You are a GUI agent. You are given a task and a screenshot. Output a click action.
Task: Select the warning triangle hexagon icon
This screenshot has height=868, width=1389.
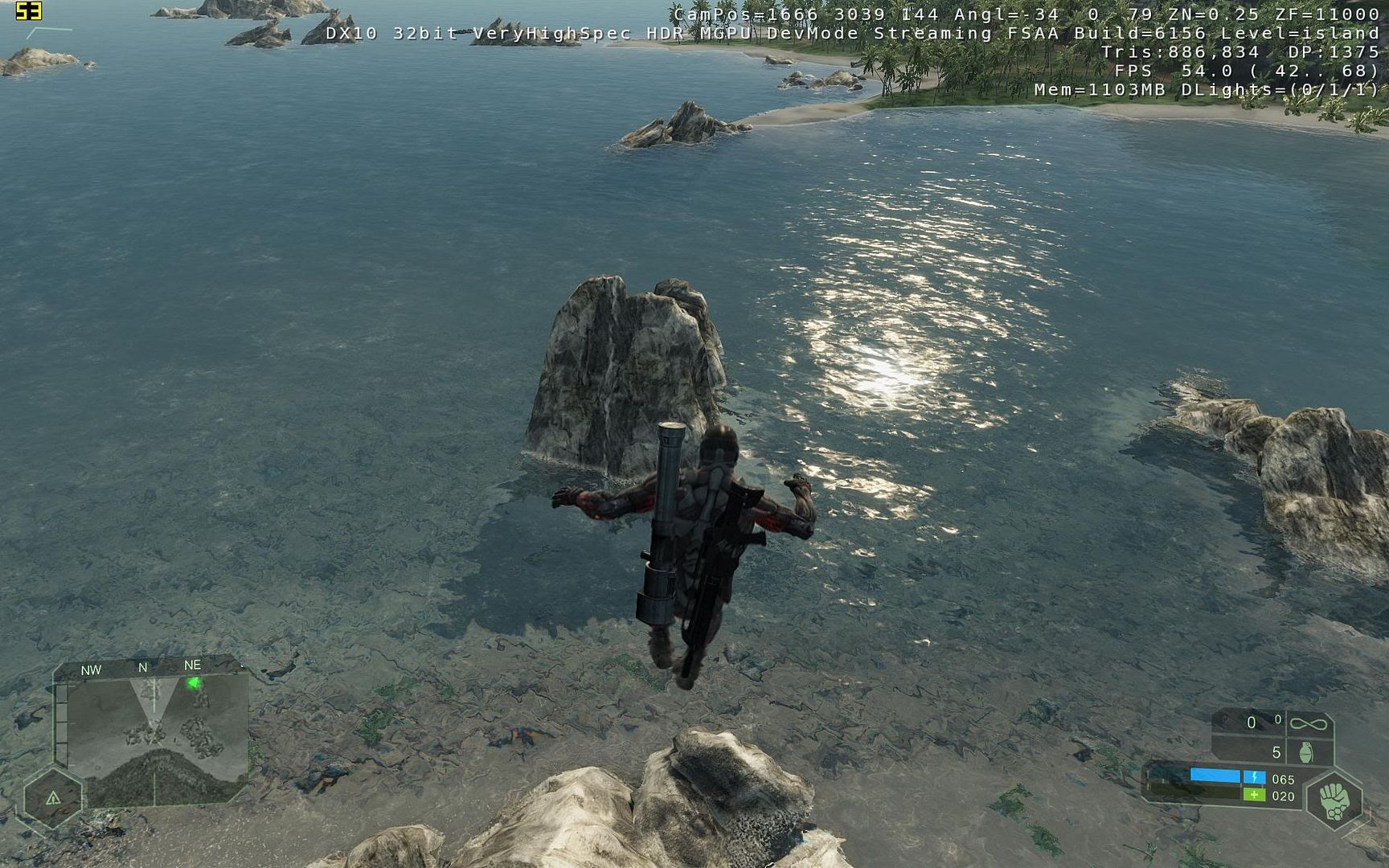point(53,798)
